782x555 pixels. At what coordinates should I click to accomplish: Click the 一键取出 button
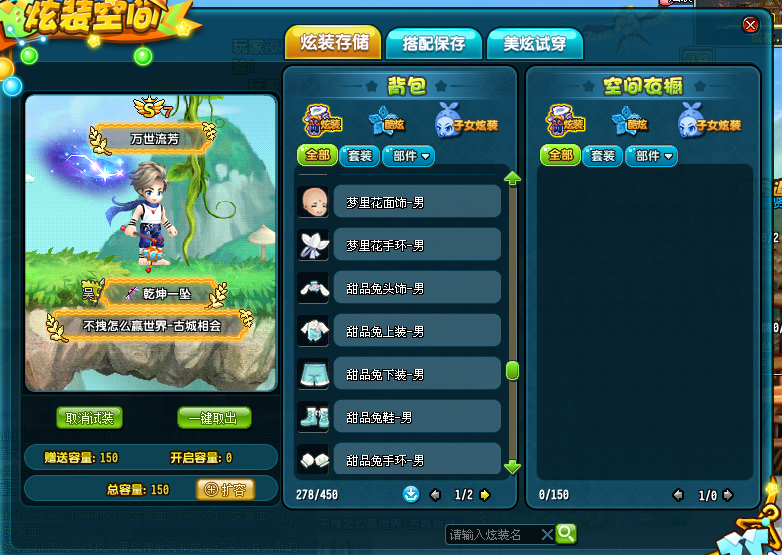[214, 418]
